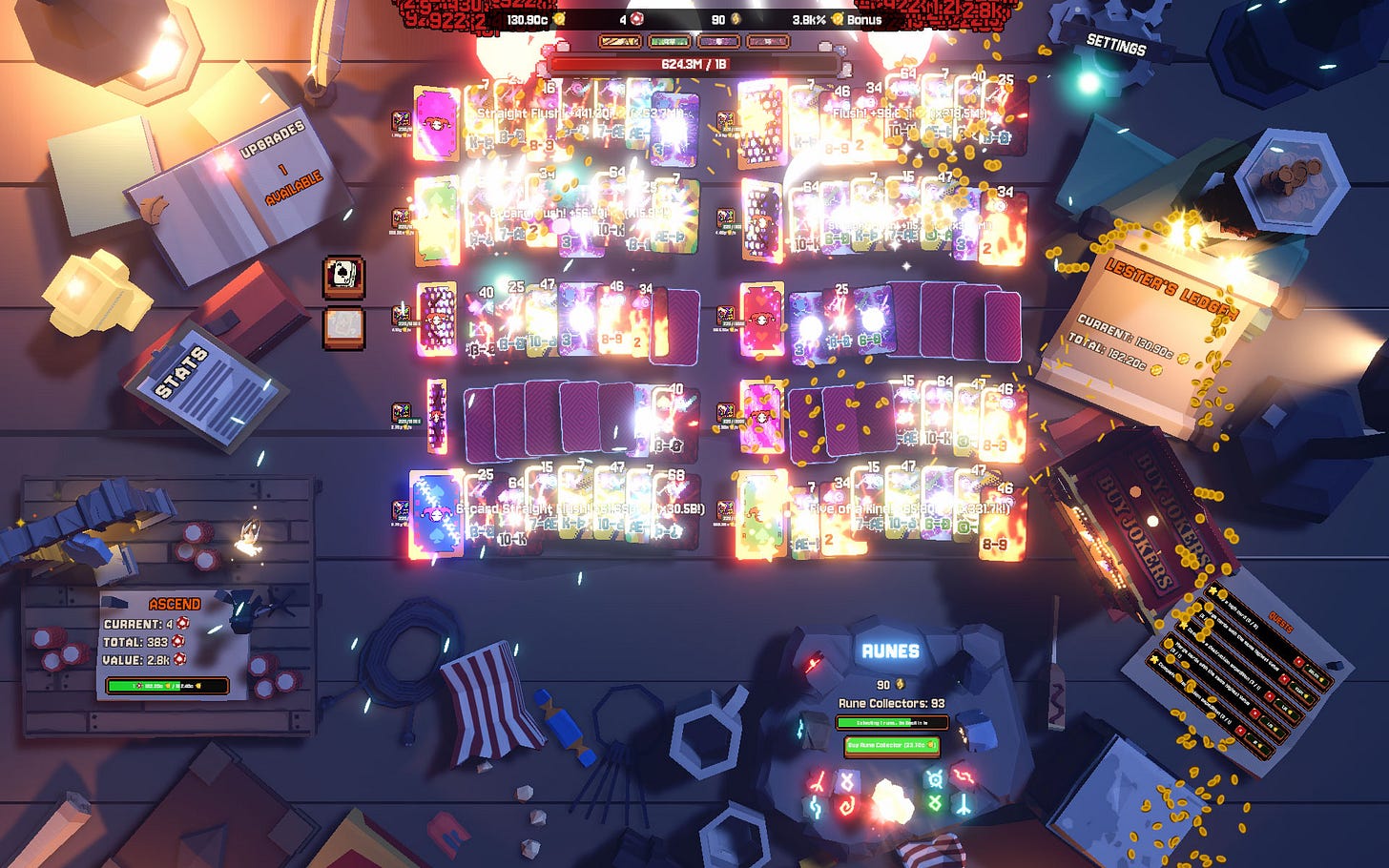Screen dimensions: 1389x868
Task: Select the teal circular rune symbol
Action: click(x=935, y=779)
